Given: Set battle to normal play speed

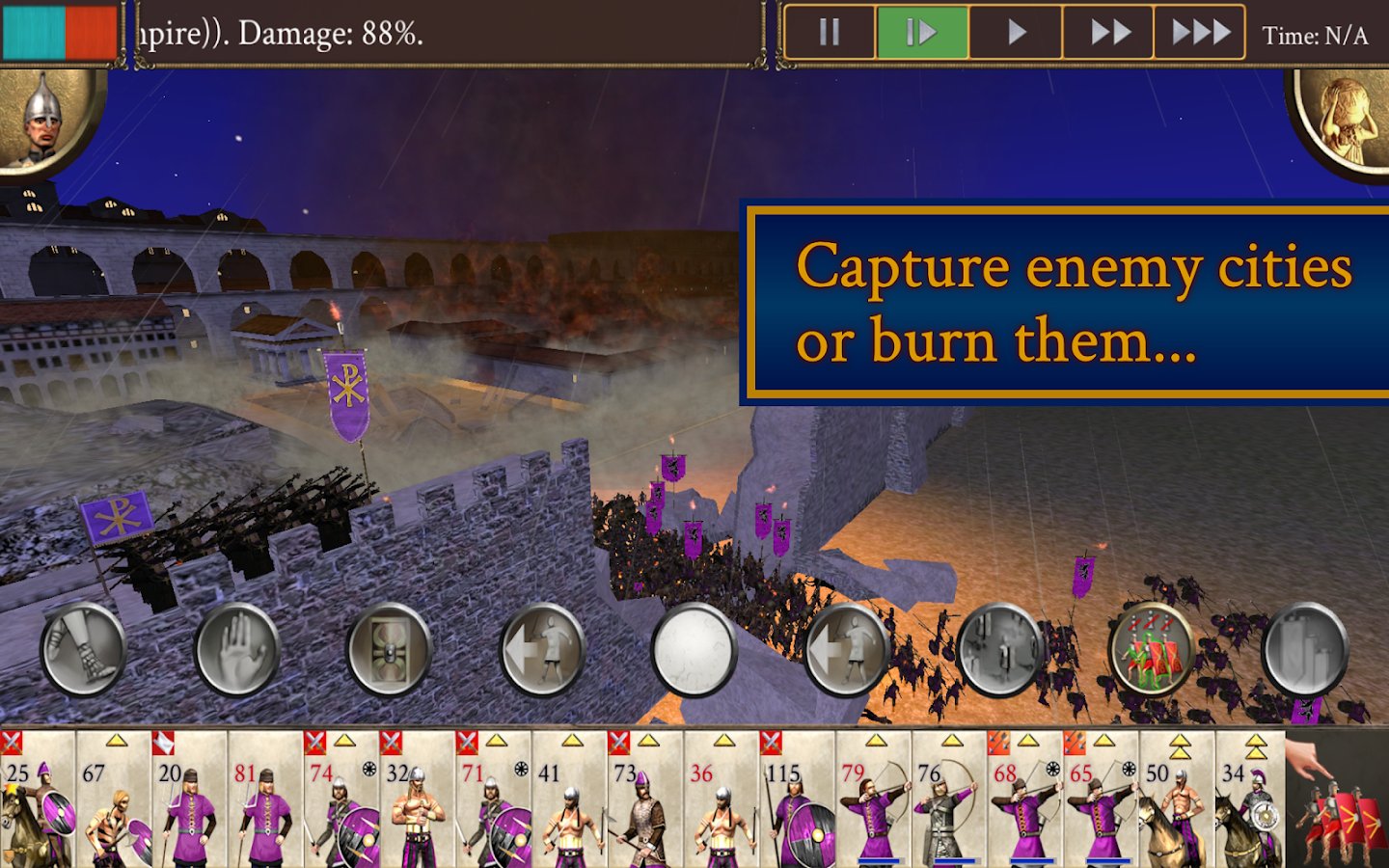Looking at the screenshot, I should coord(1015,34).
